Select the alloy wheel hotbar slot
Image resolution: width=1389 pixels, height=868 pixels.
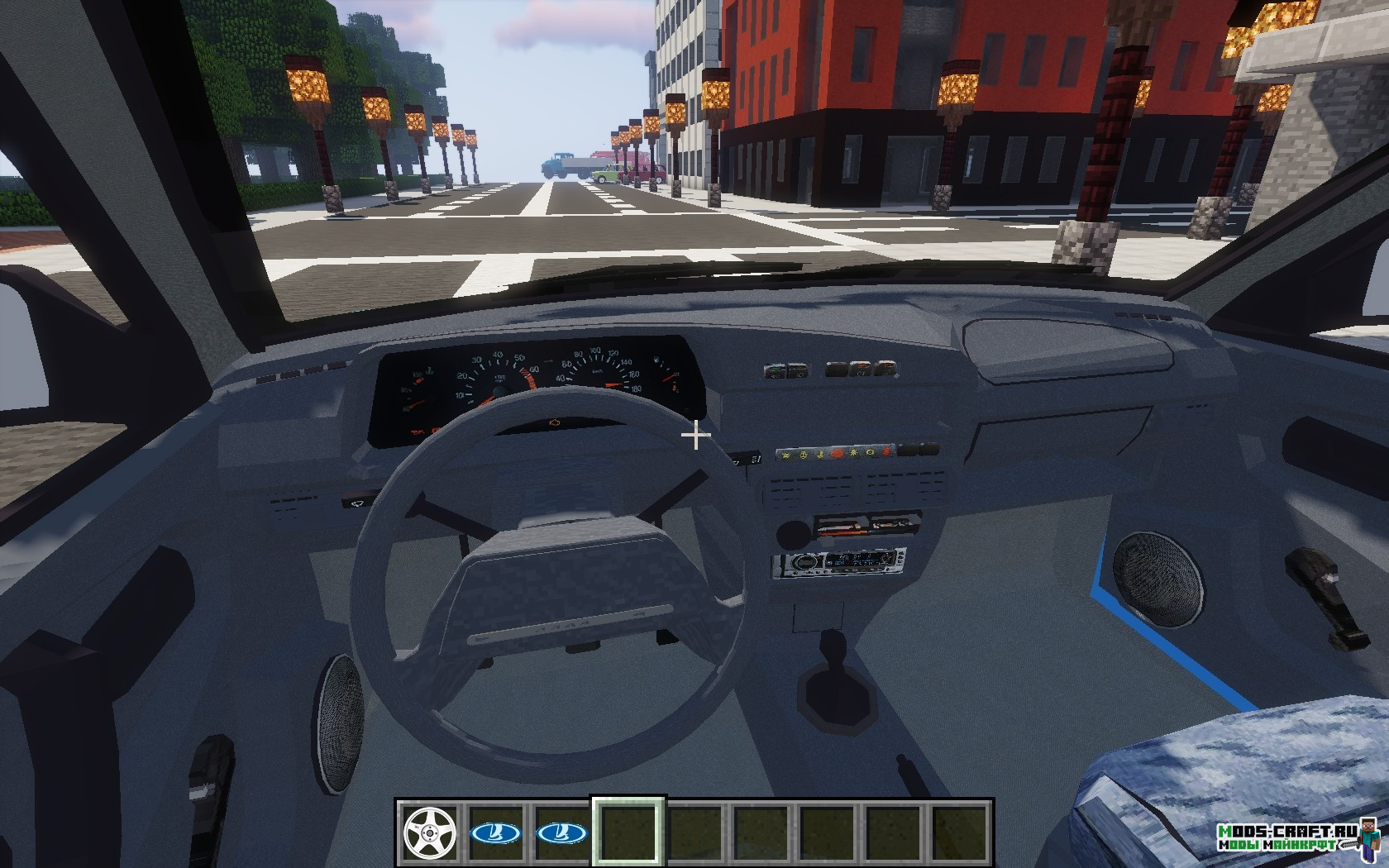430,832
